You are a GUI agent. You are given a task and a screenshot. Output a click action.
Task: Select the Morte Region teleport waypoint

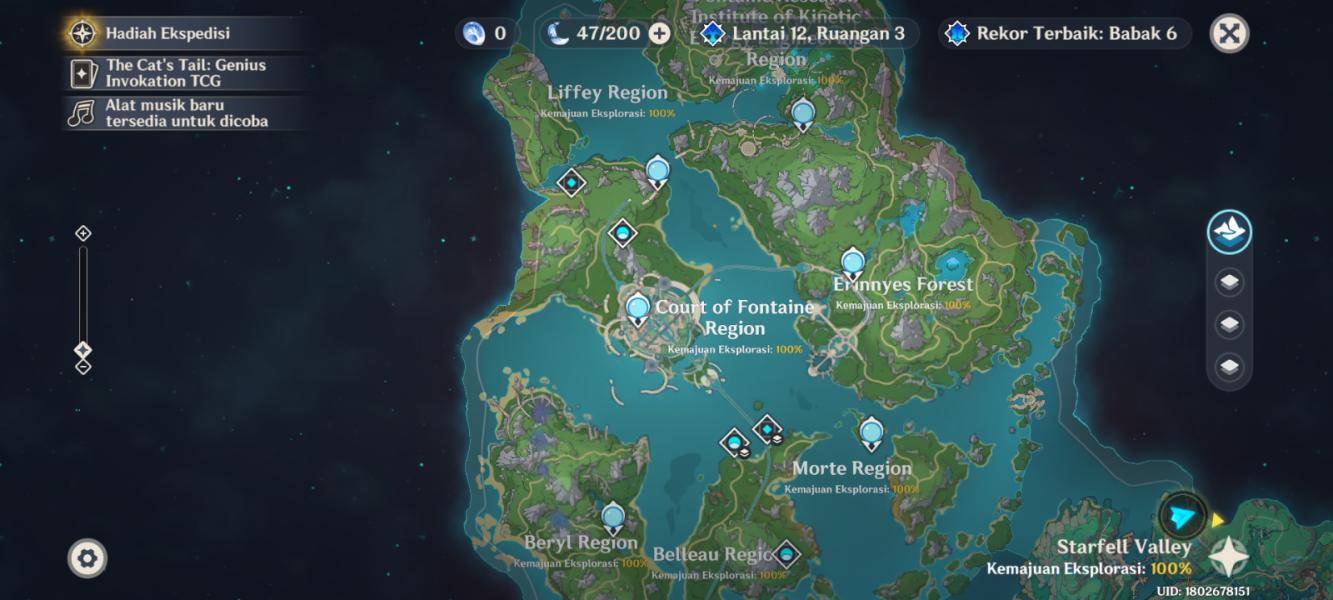point(871,432)
